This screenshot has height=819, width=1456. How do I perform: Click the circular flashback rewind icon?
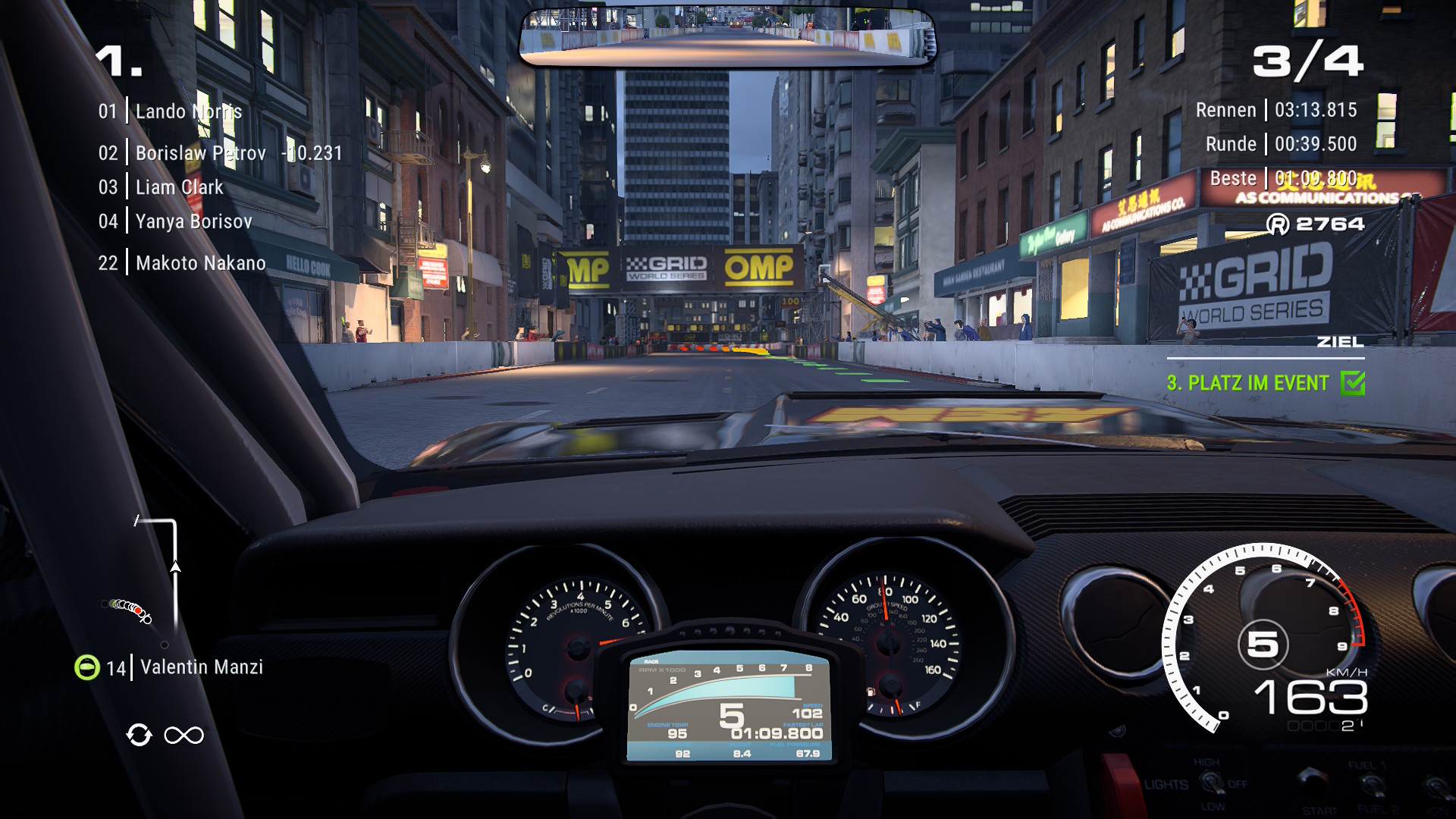139,735
